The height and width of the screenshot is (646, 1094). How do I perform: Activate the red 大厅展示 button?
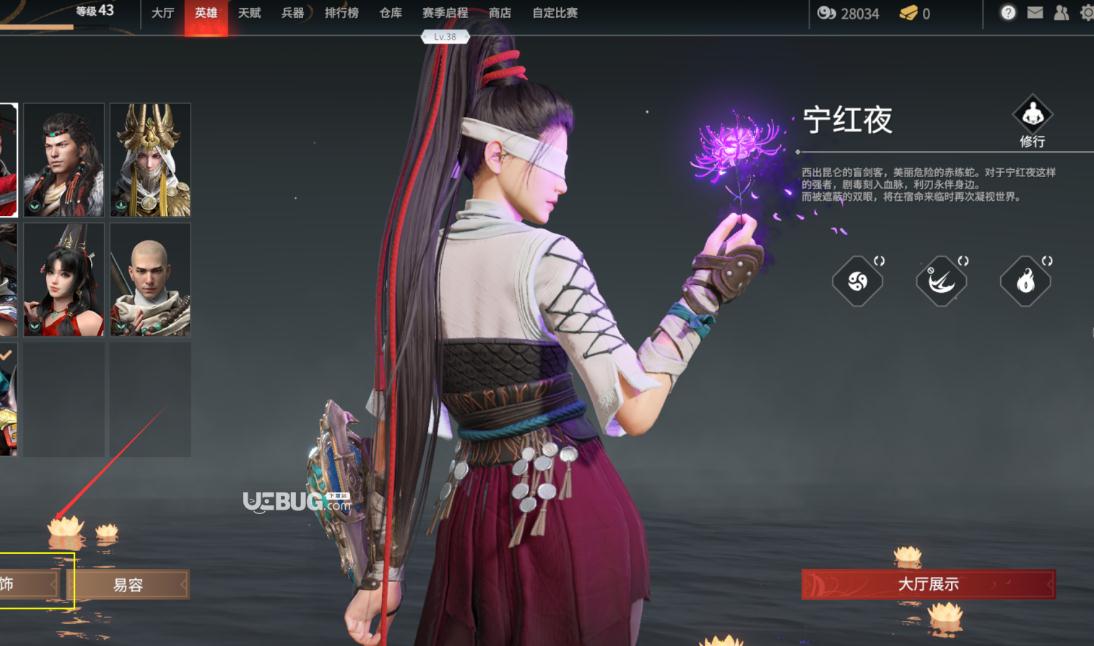(928, 584)
